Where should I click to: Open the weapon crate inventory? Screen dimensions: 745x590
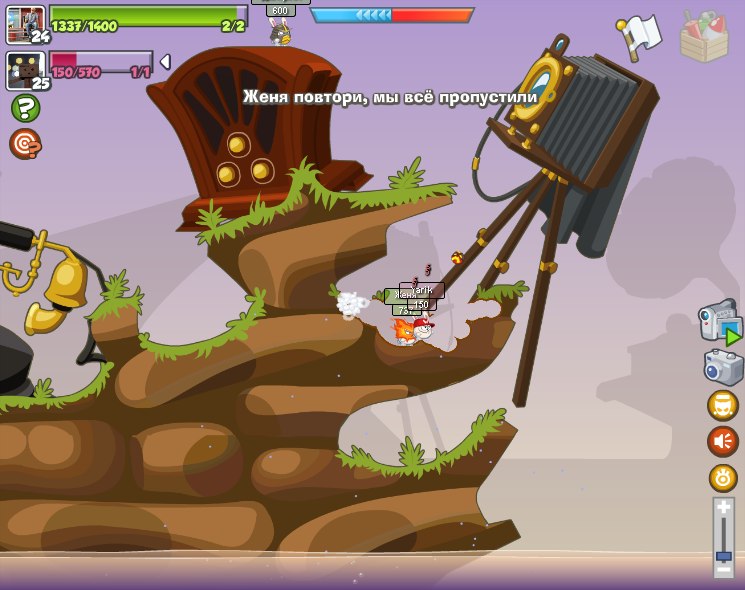point(704,36)
